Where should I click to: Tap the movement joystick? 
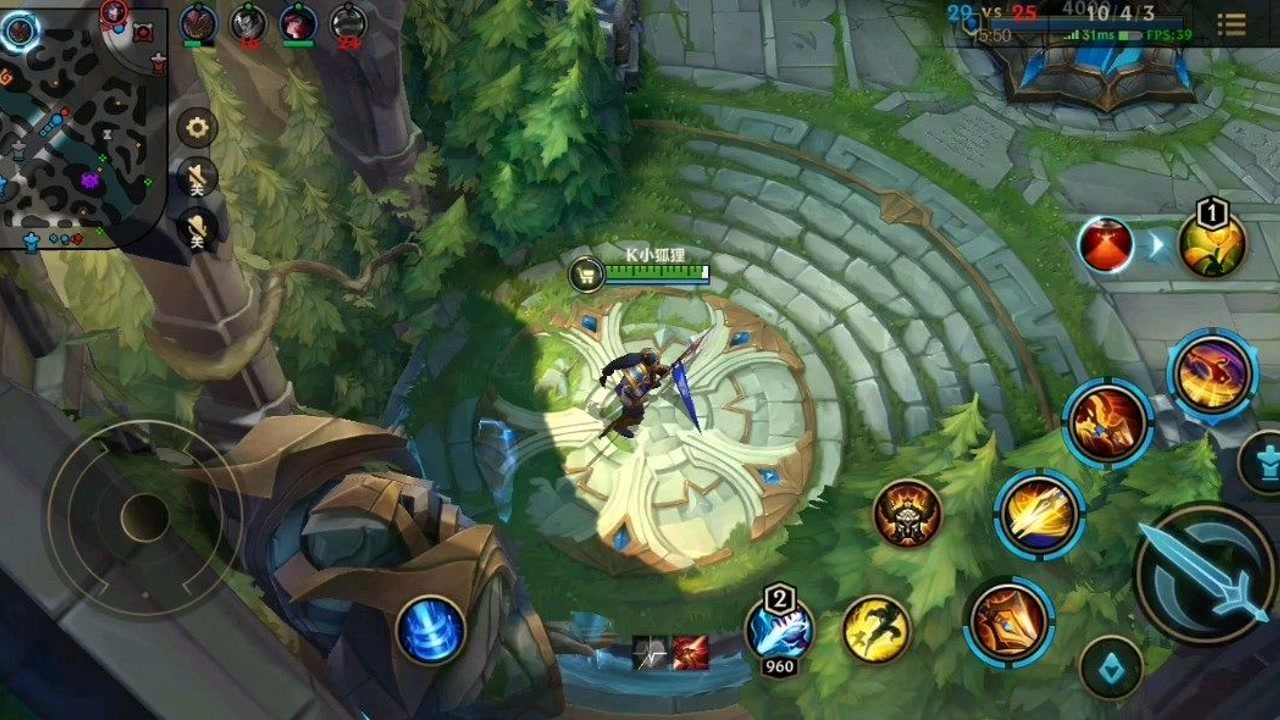144,517
